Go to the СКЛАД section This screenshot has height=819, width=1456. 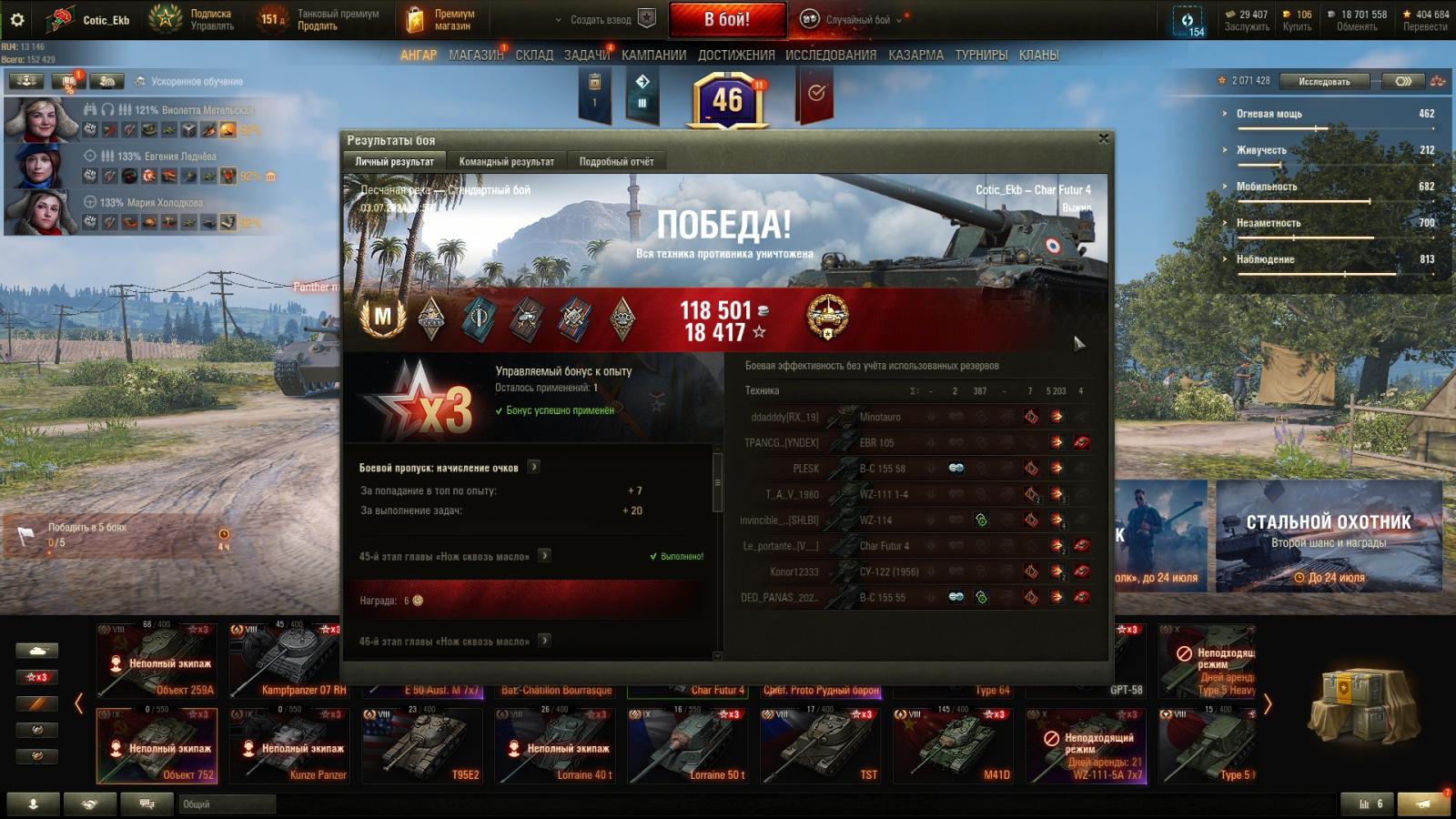pos(534,56)
